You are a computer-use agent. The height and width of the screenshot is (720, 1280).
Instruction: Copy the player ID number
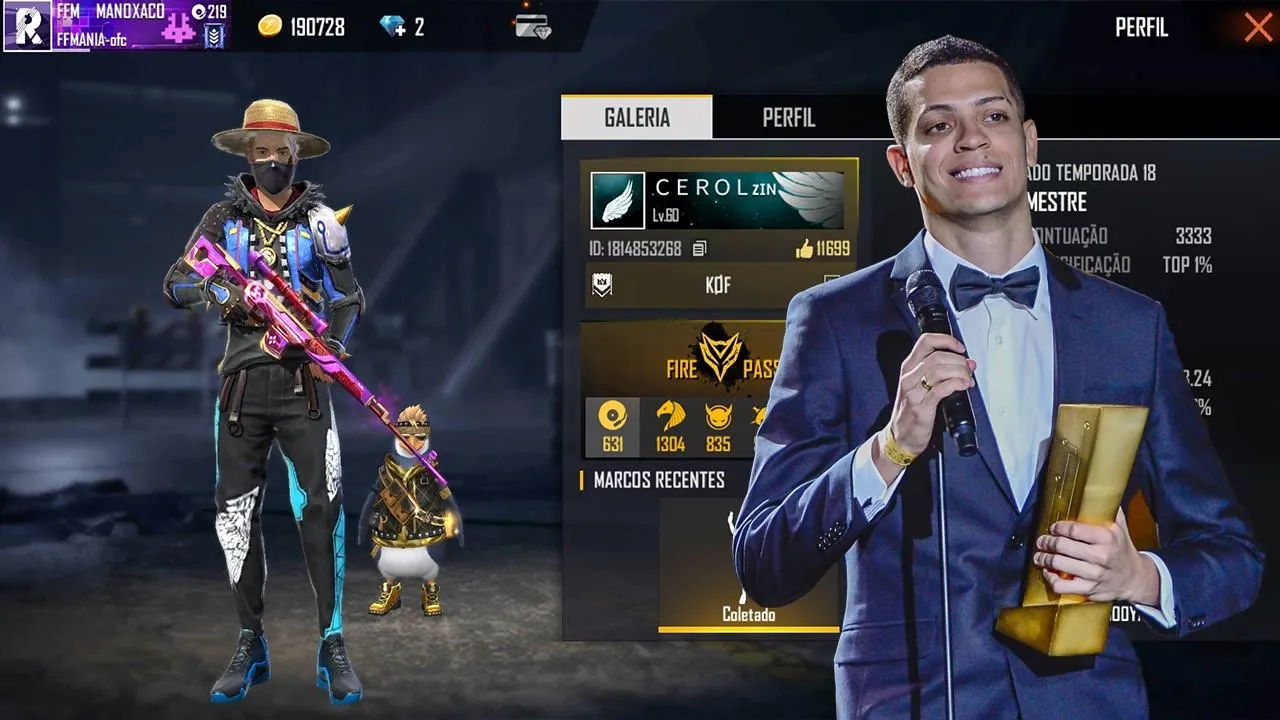(x=700, y=249)
